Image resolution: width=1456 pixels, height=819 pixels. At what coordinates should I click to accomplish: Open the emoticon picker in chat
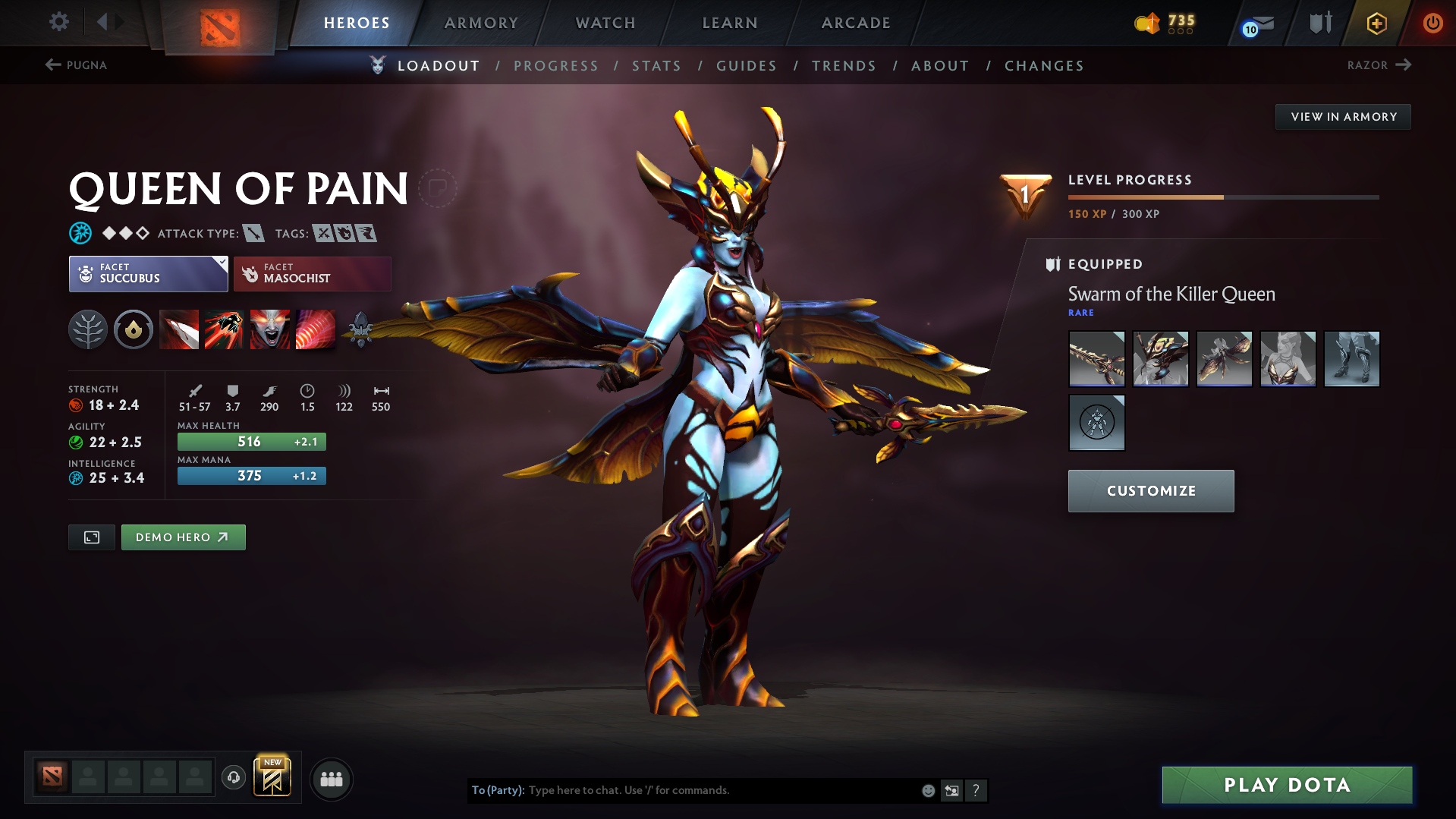[x=928, y=790]
